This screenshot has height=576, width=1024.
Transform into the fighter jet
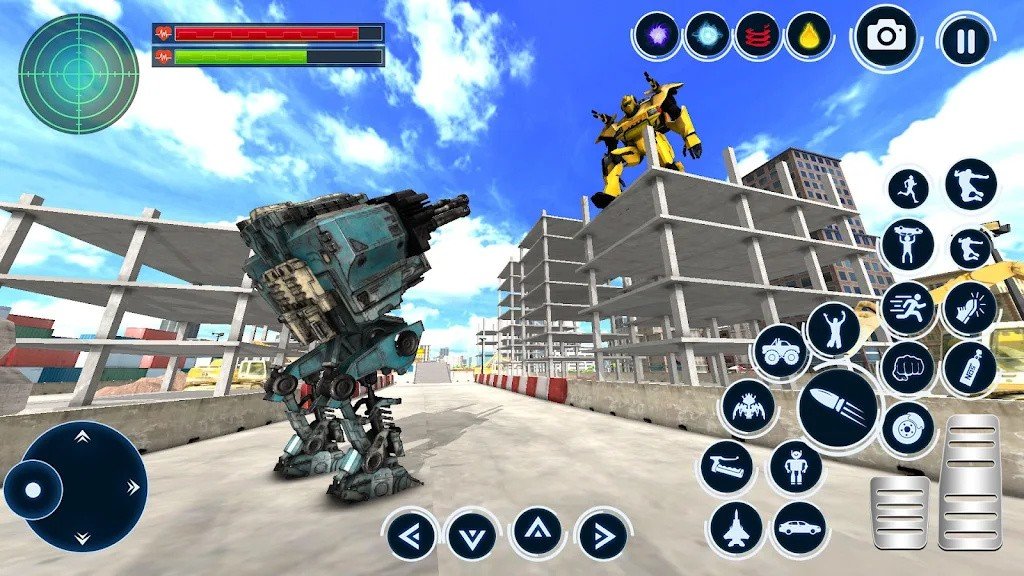(736, 527)
